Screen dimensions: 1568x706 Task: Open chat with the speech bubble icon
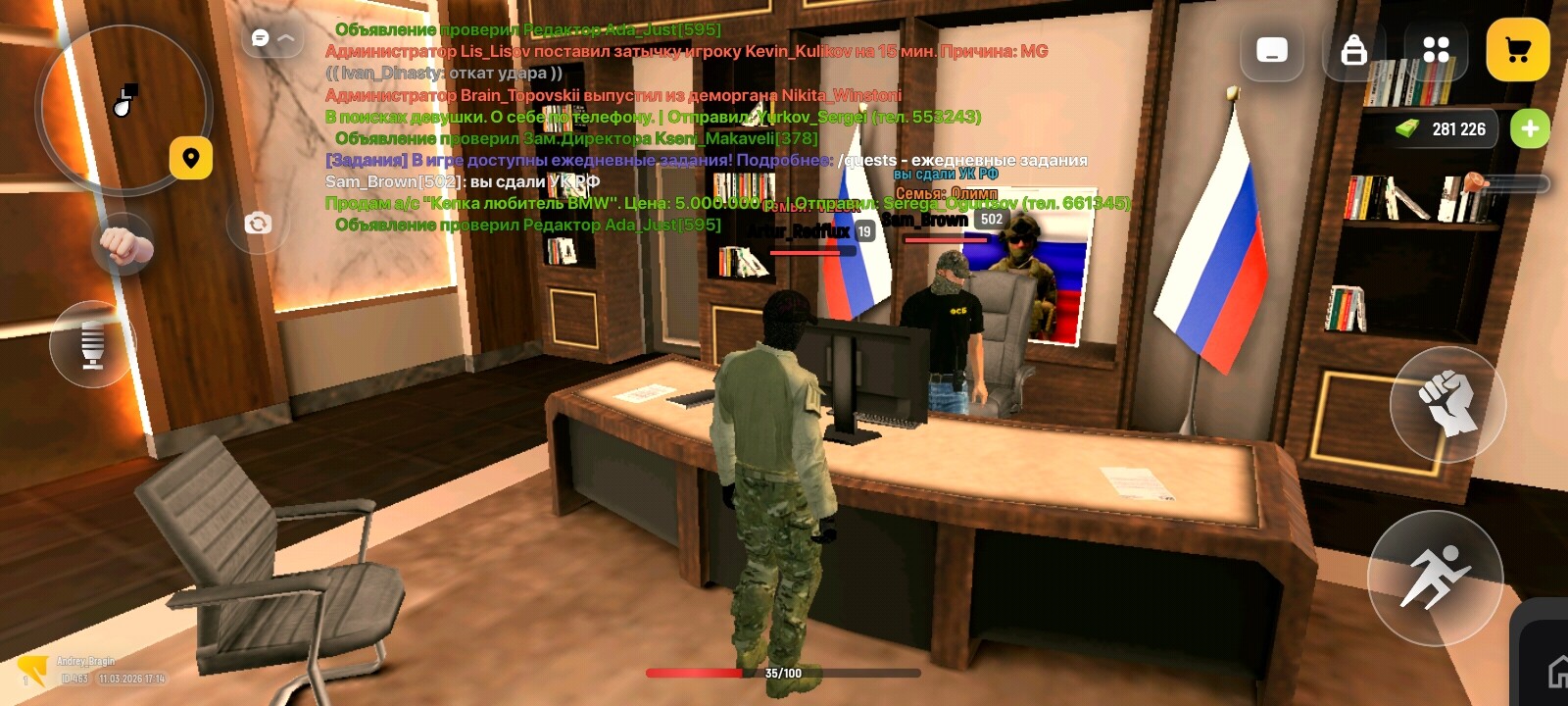coord(258,36)
